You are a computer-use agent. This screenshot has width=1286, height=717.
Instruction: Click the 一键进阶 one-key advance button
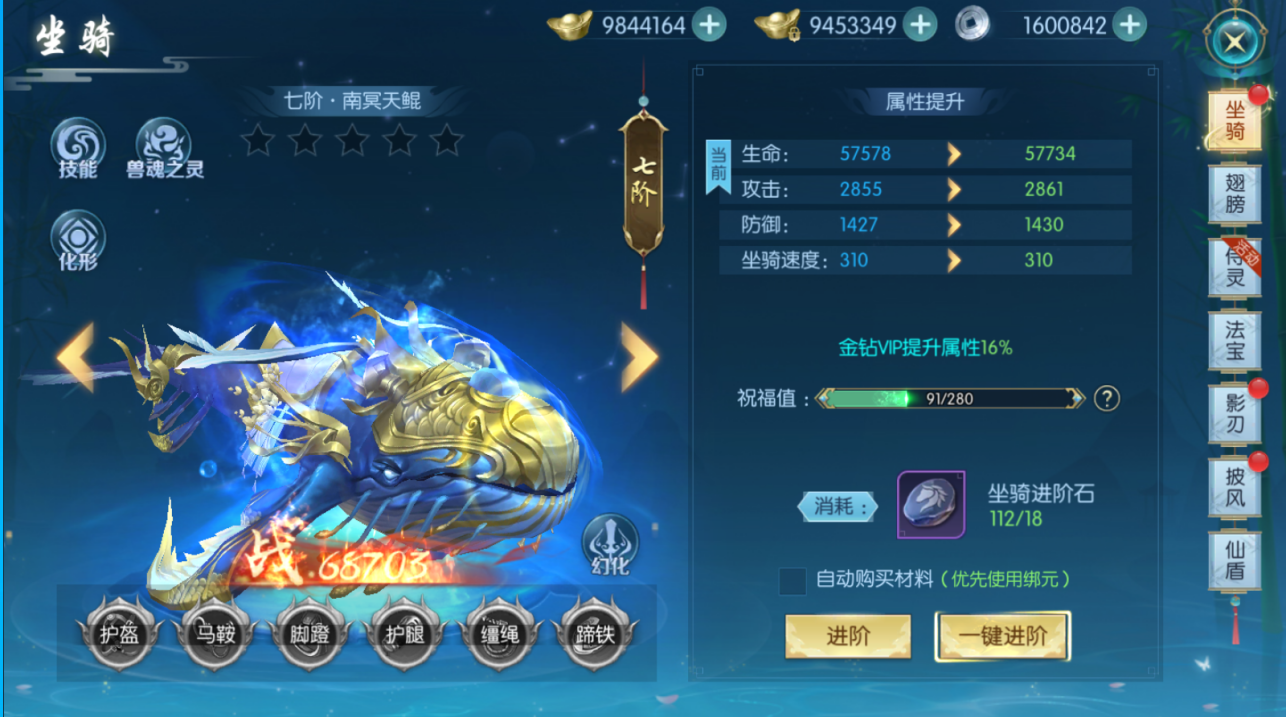click(1003, 636)
